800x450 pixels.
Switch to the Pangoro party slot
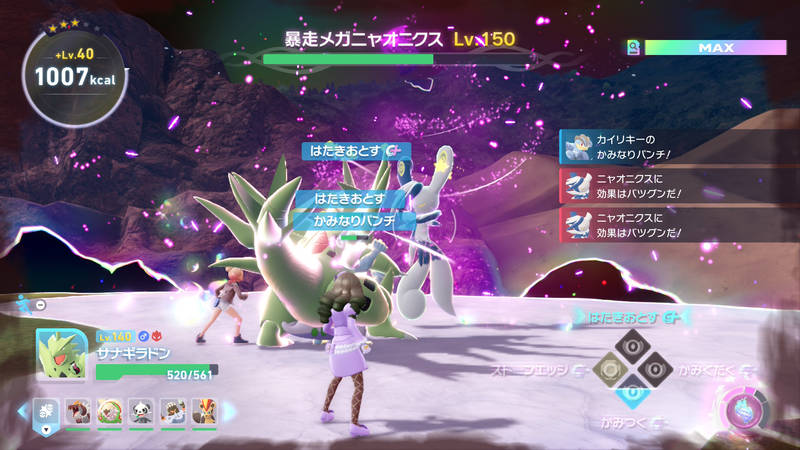140,410
